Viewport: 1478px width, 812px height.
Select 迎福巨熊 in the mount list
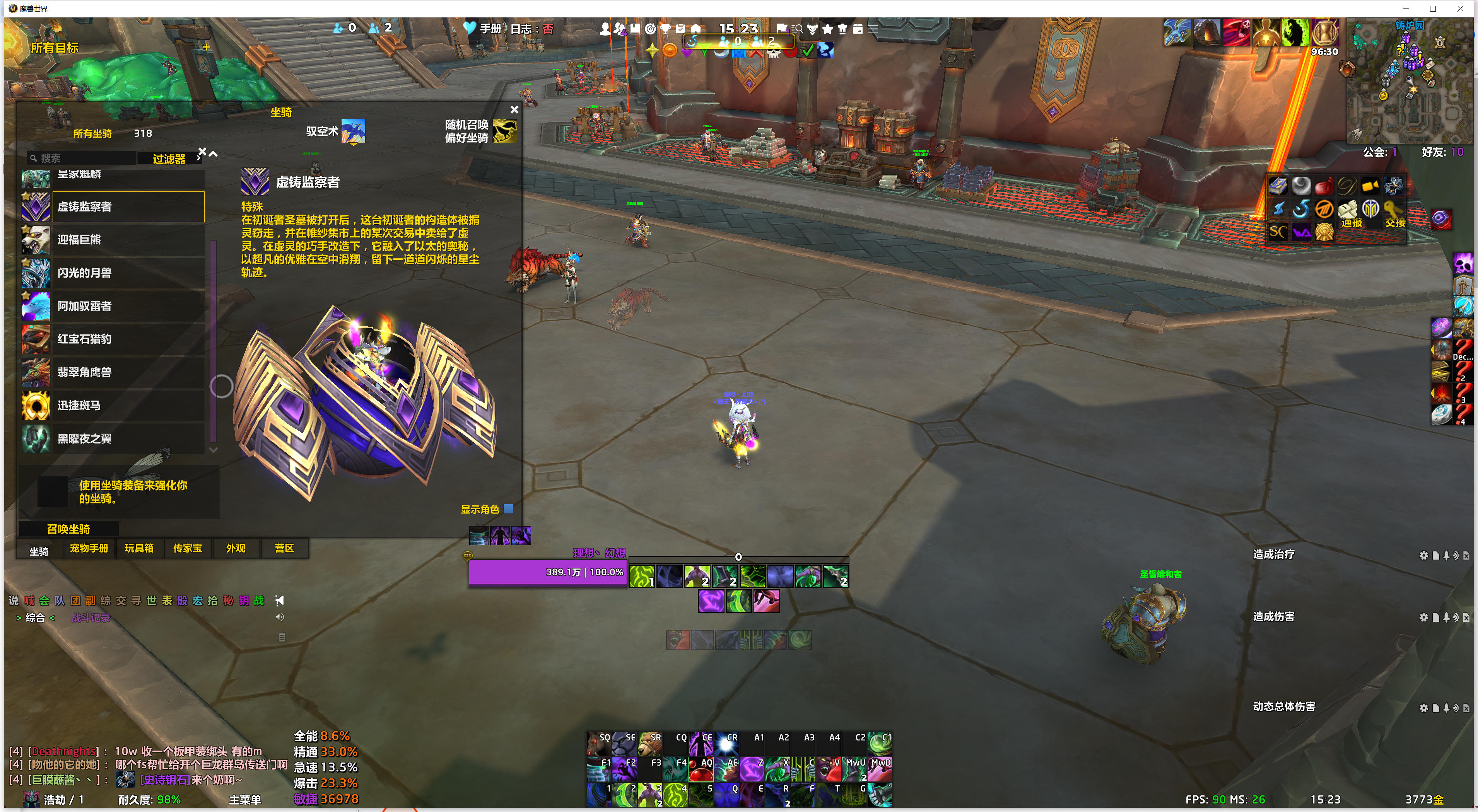tap(113, 240)
